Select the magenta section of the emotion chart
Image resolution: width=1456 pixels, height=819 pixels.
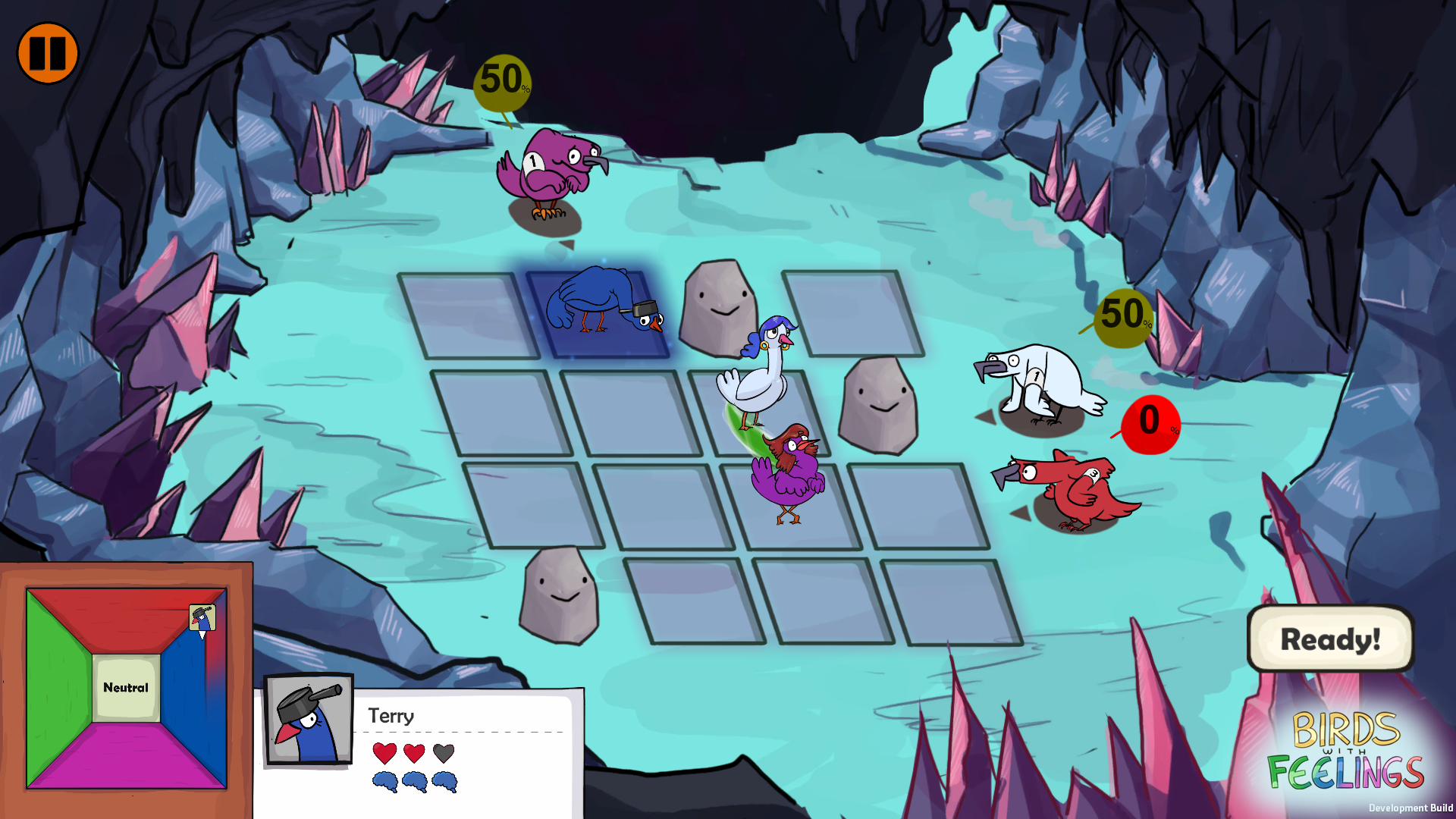pos(126,758)
